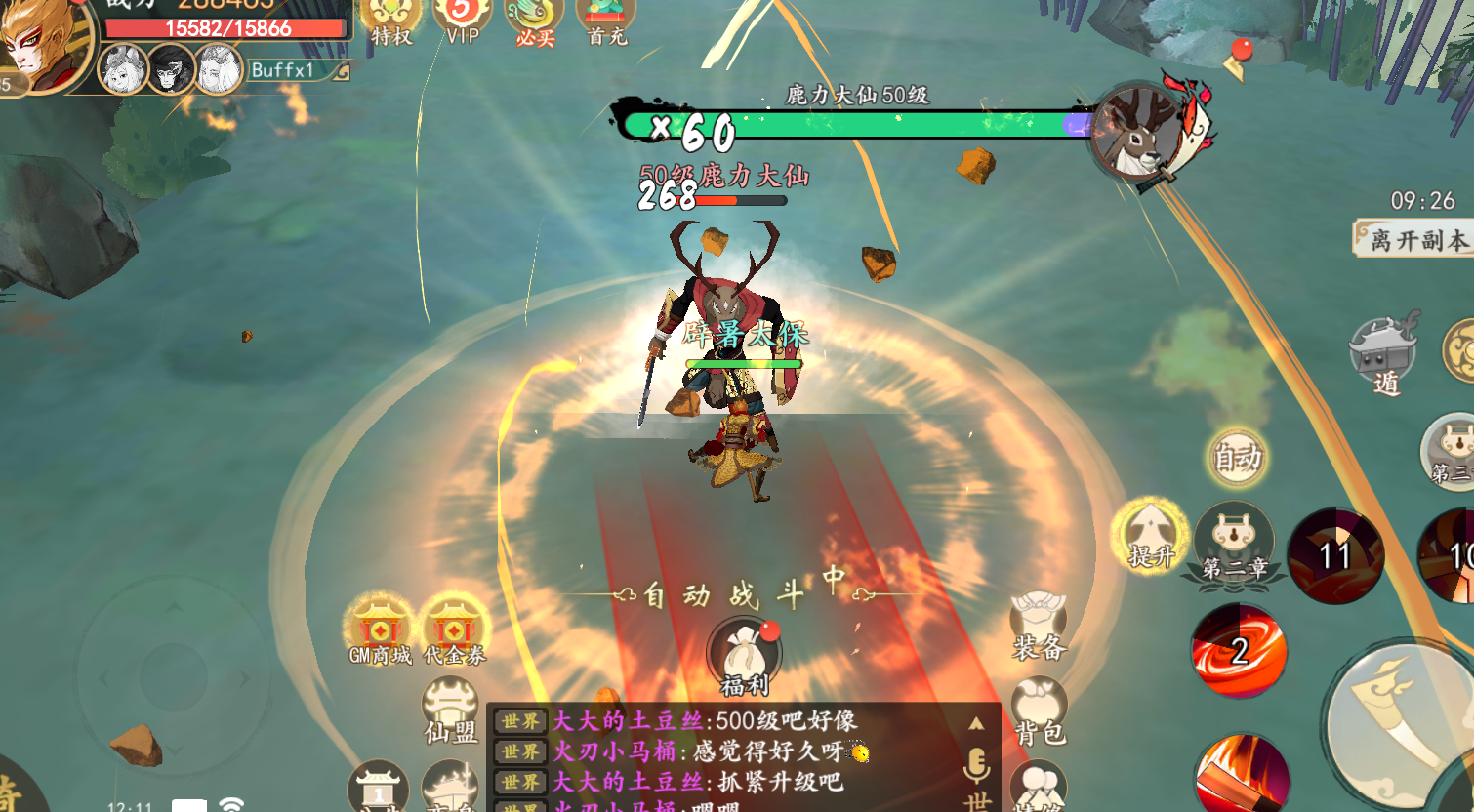The height and width of the screenshot is (812, 1474).
Task: Open the 装备 equipment screen
Action: pos(1038,627)
